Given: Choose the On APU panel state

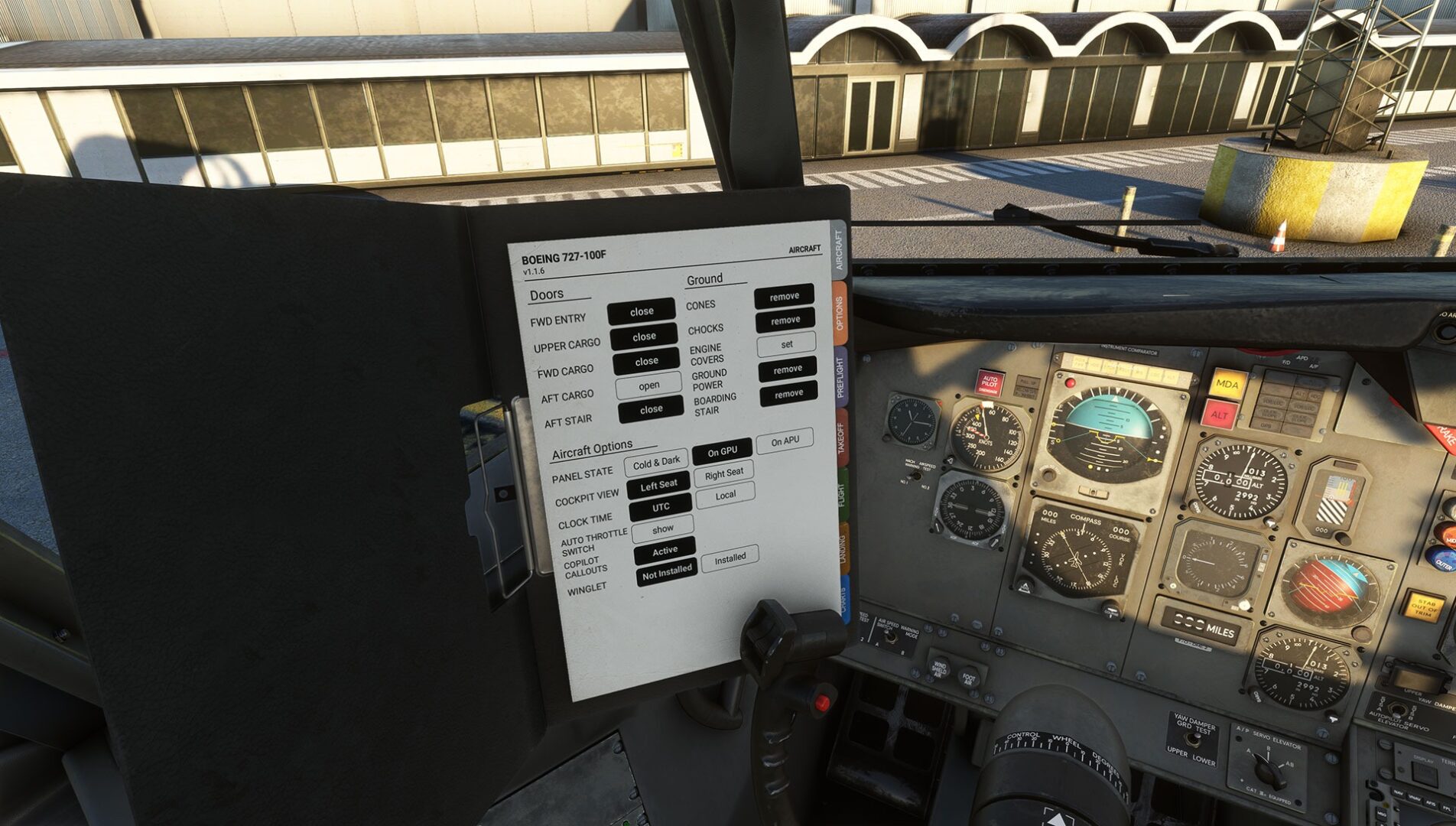Looking at the screenshot, I should tap(785, 441).
